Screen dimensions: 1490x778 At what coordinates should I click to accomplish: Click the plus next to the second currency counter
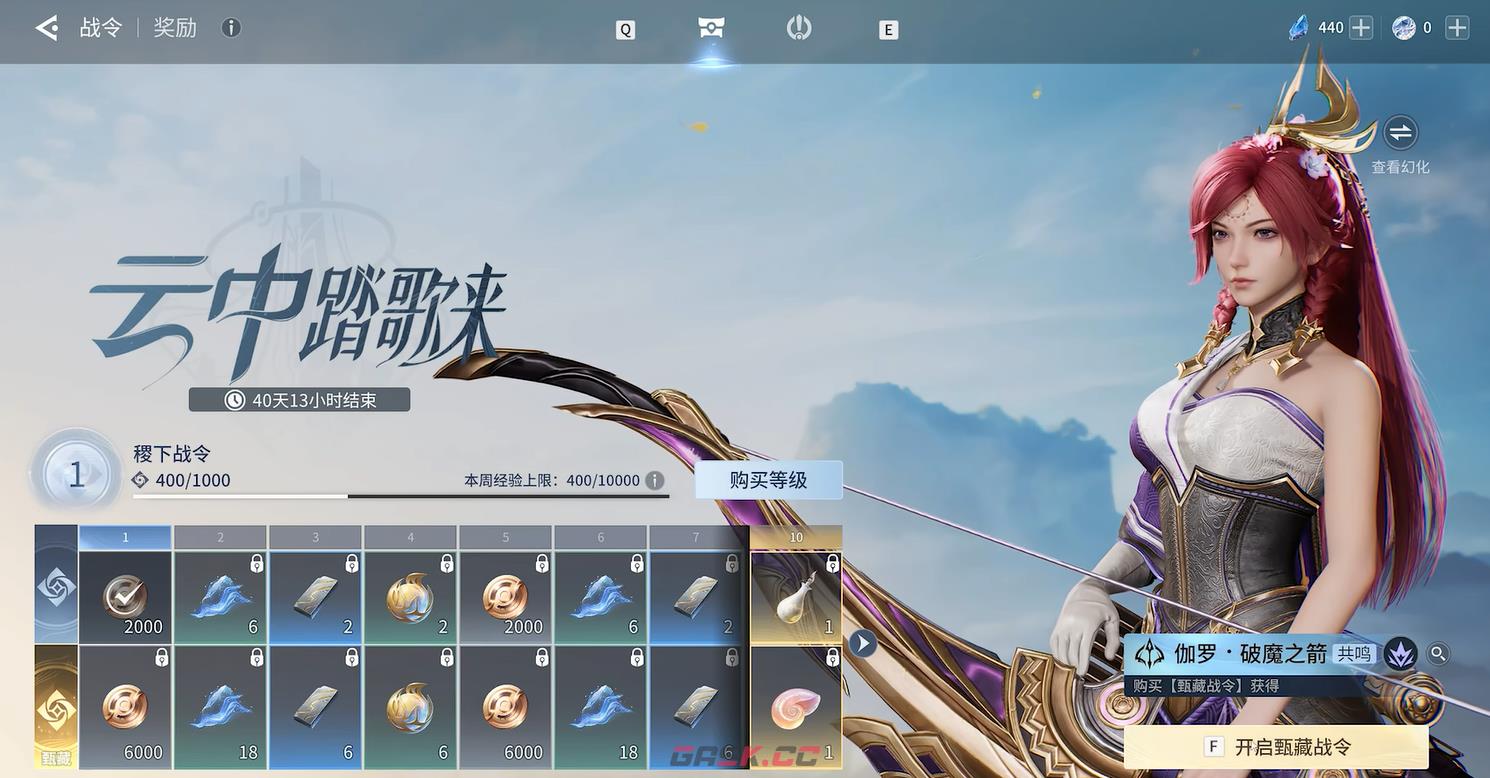pos(1458,26)
